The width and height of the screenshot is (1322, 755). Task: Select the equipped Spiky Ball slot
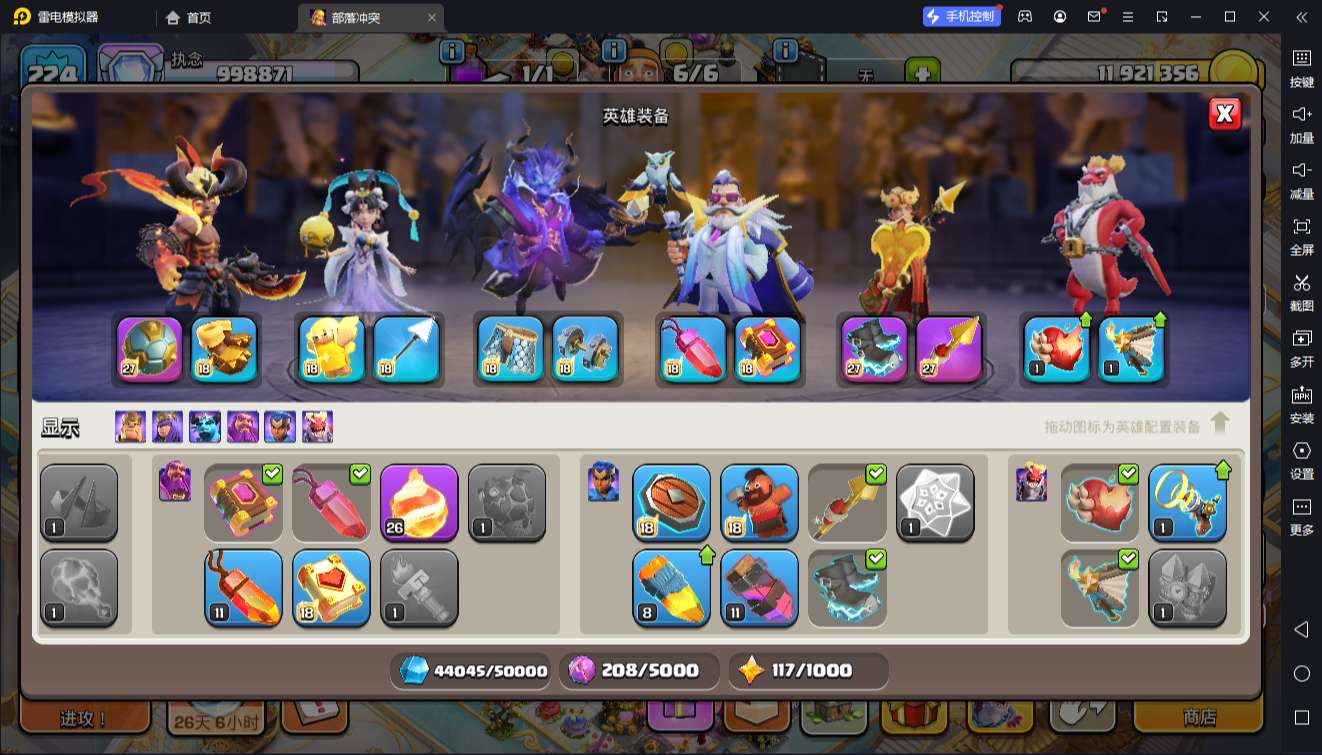point(150,350)
